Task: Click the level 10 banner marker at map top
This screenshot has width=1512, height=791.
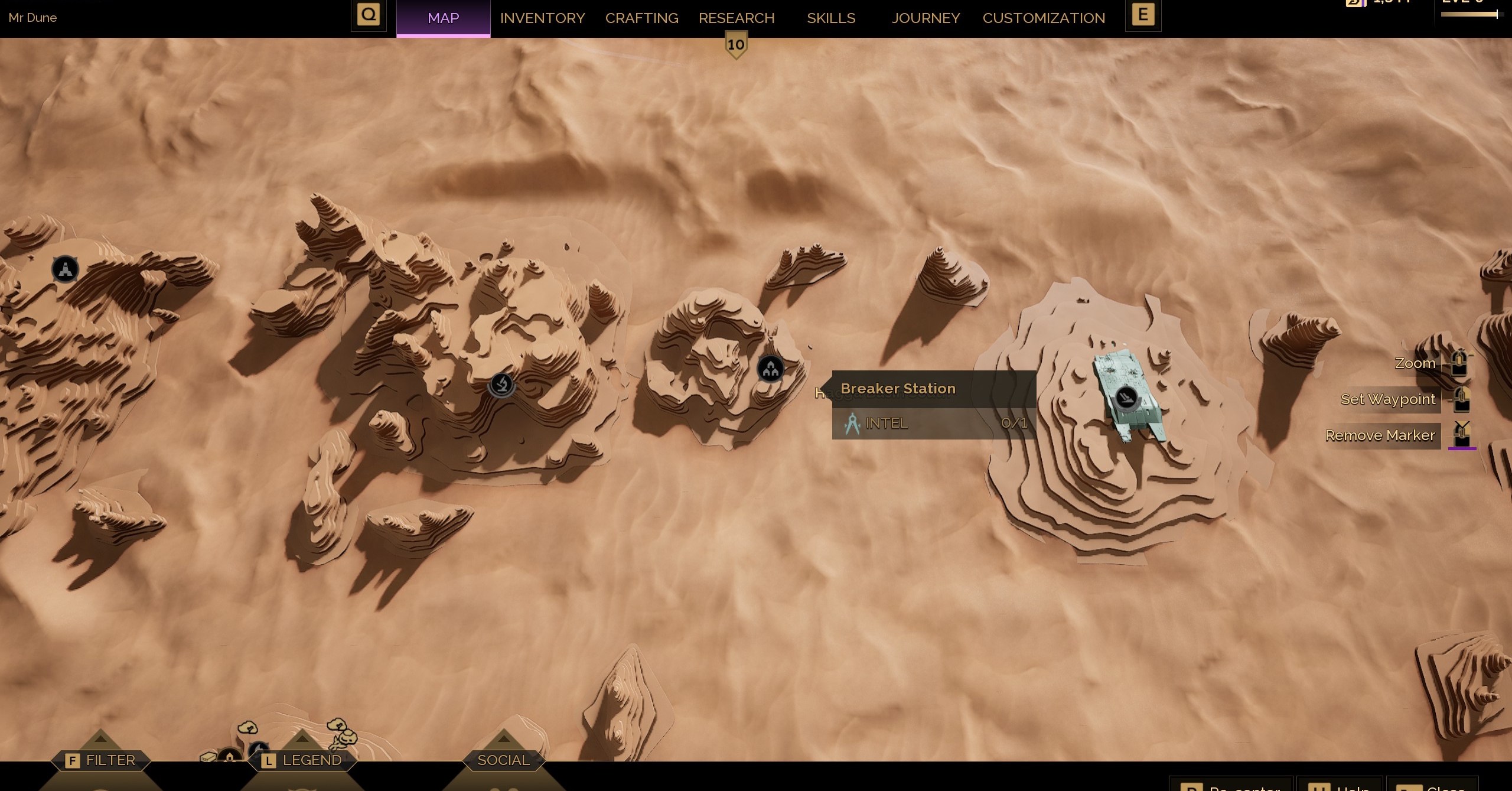Action: click(735, 43)
